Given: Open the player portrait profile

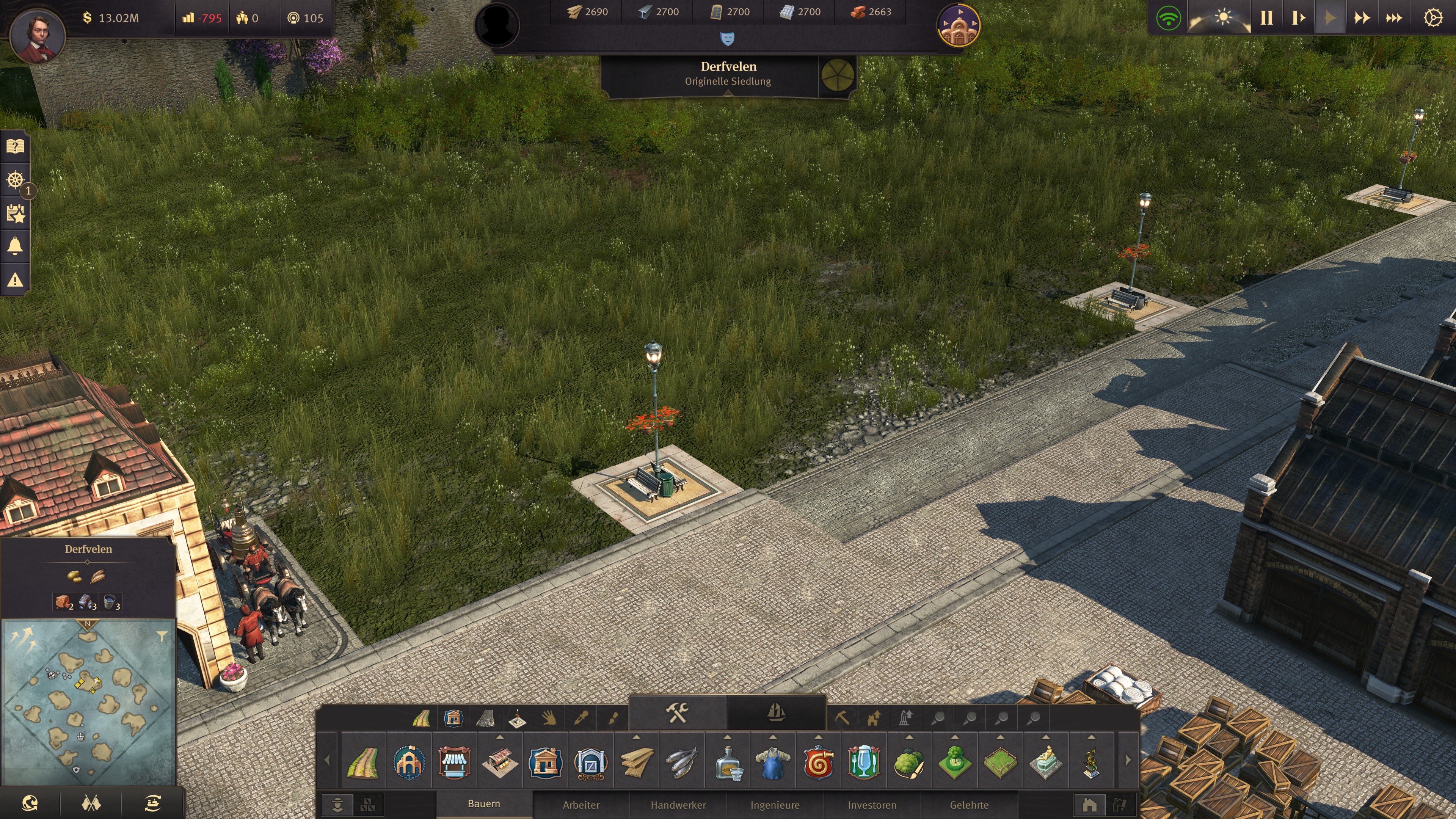Looking at the screenshot, I should 38,35.
